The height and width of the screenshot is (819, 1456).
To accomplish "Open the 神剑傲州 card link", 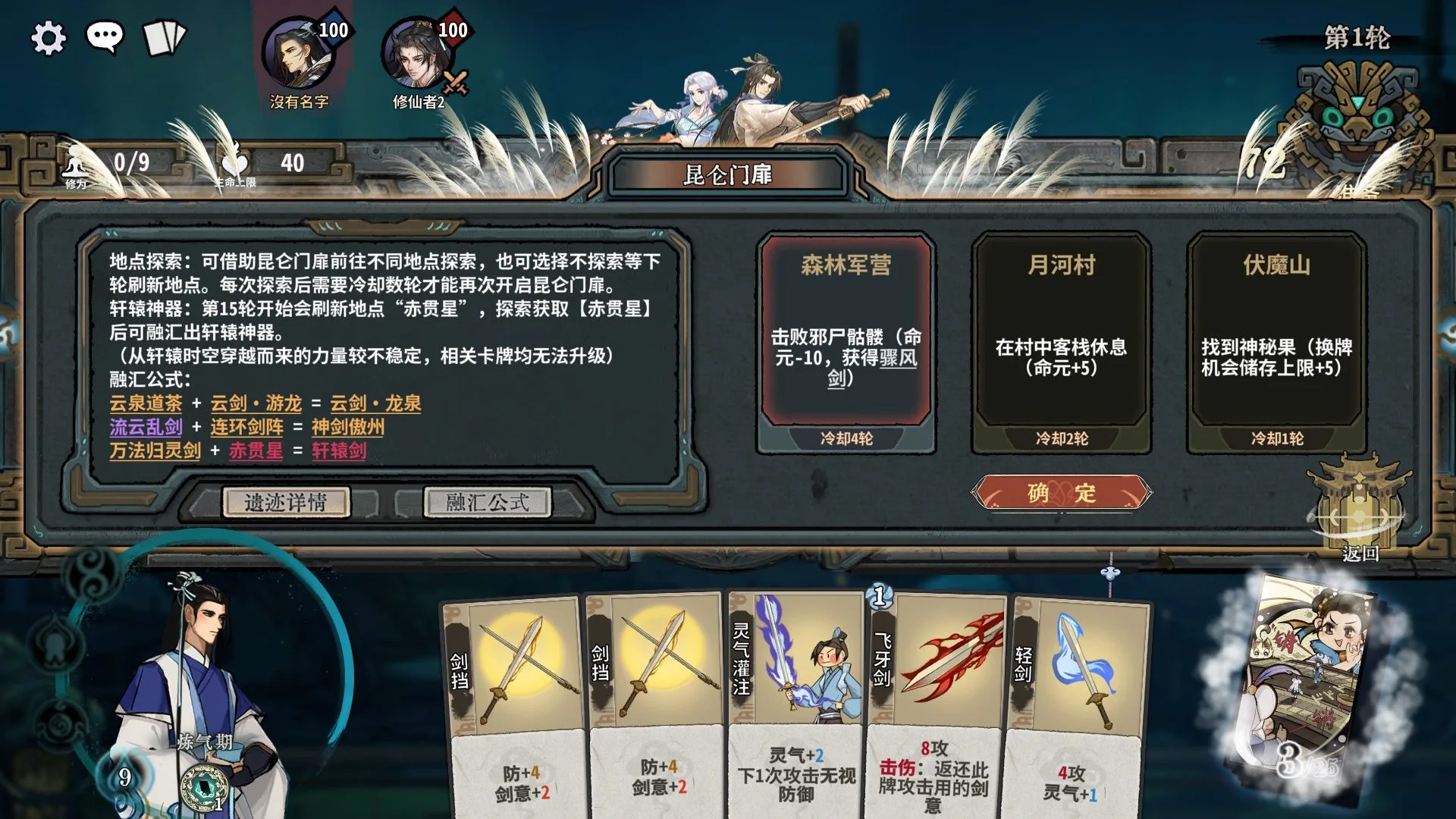I will [348, 427].
